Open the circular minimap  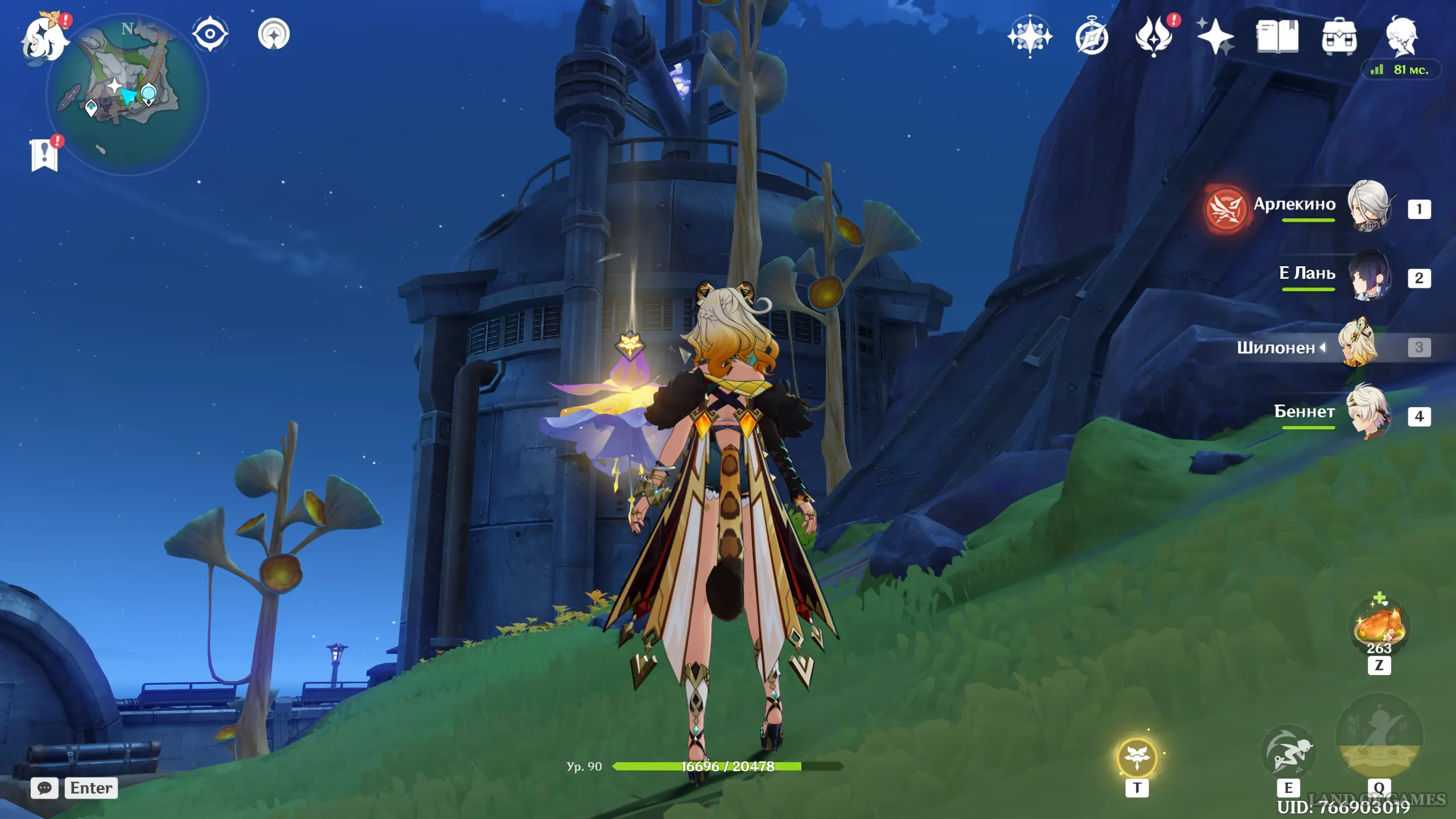tap(127, 94)
